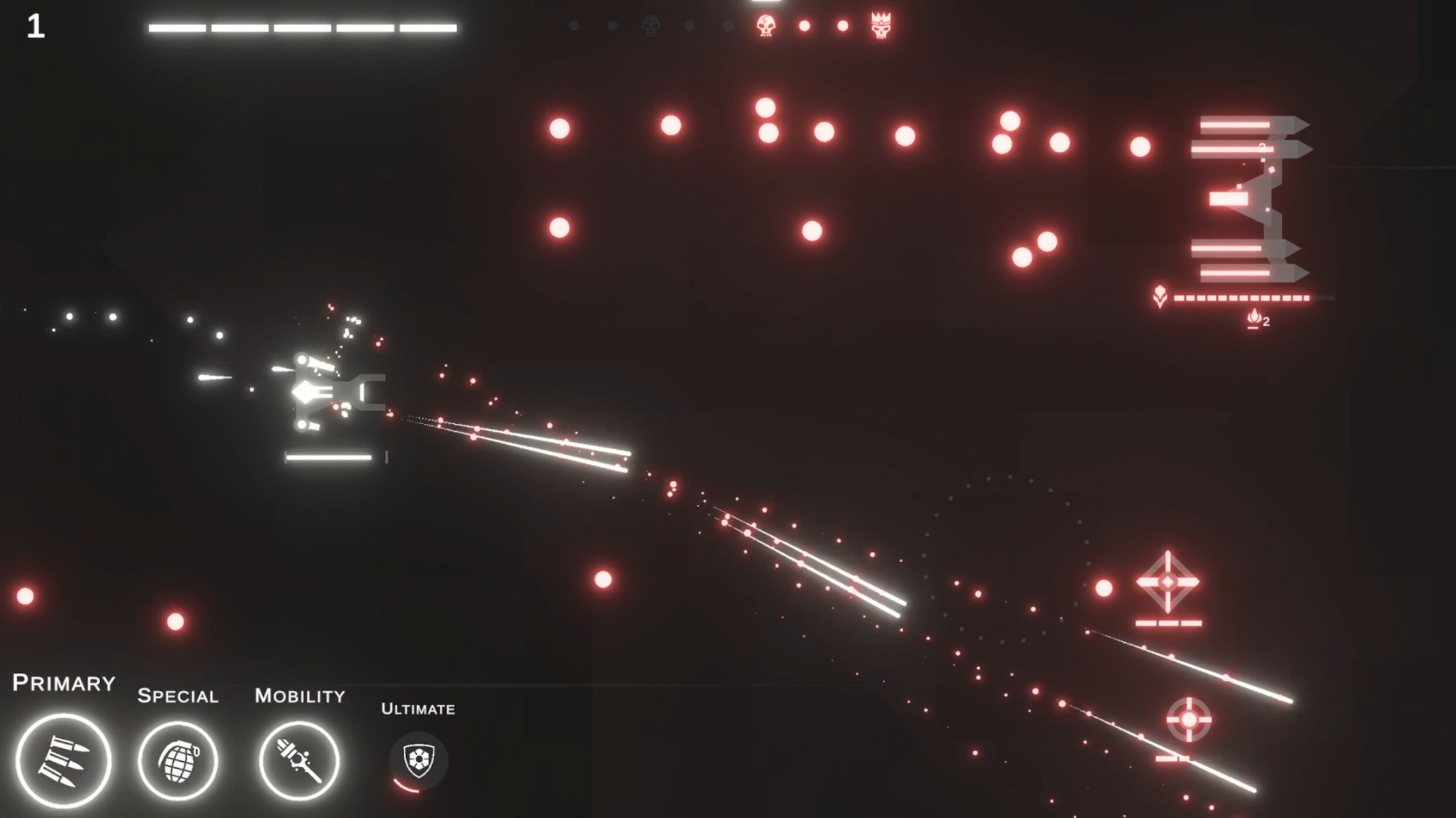
Task: Click the red skull wave marker
Action: coord(766,26)
